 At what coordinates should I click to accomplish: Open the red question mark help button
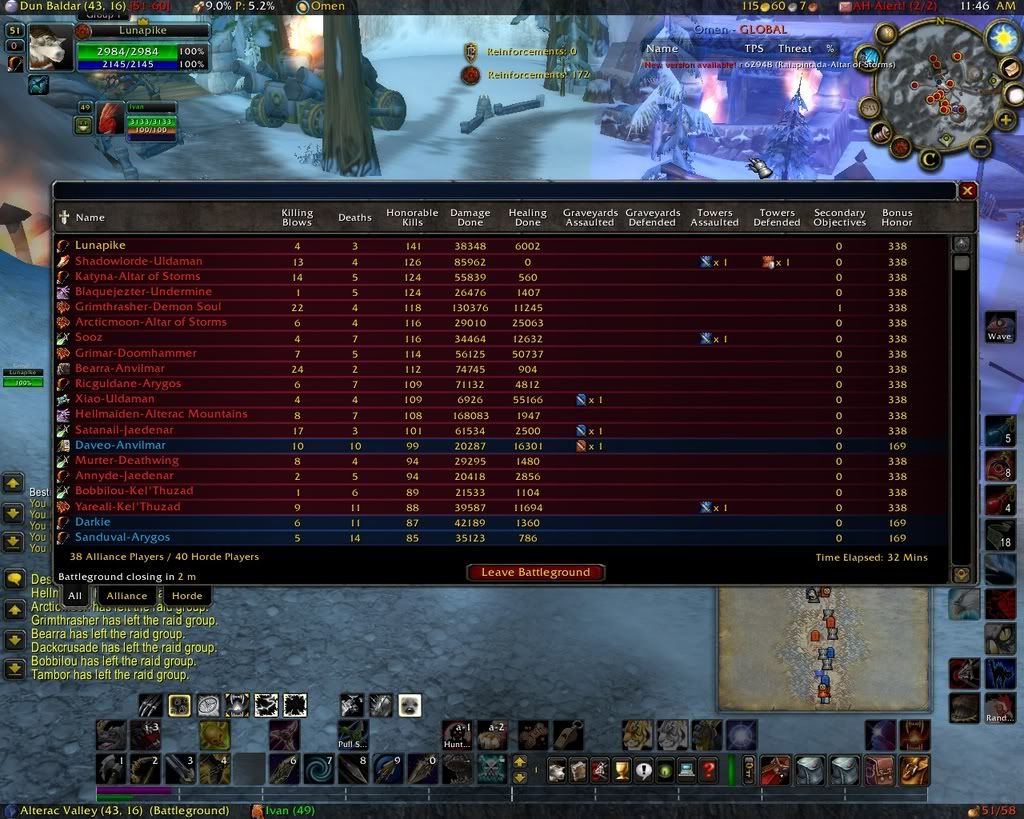709,770
